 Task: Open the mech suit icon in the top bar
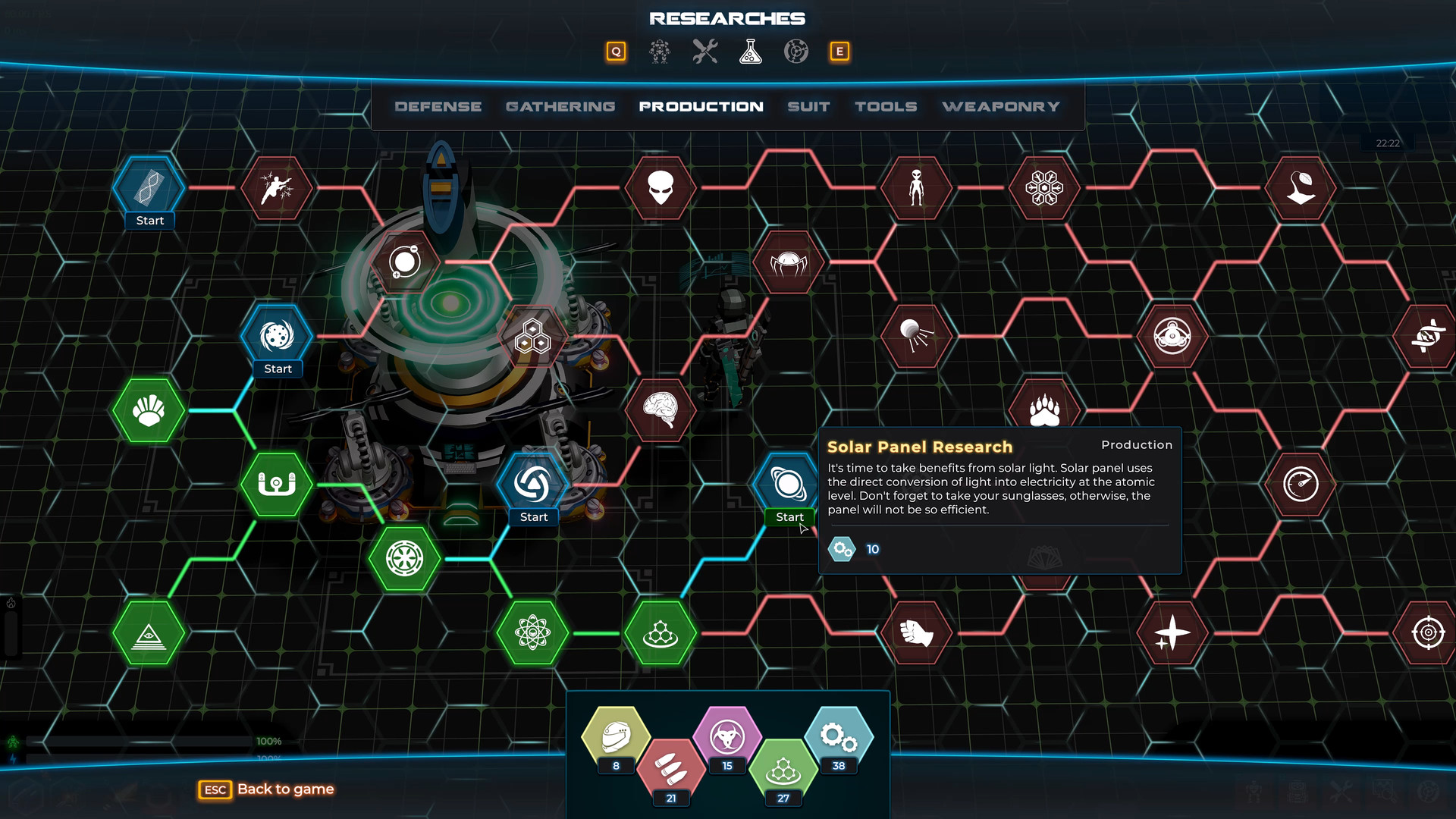659,52
